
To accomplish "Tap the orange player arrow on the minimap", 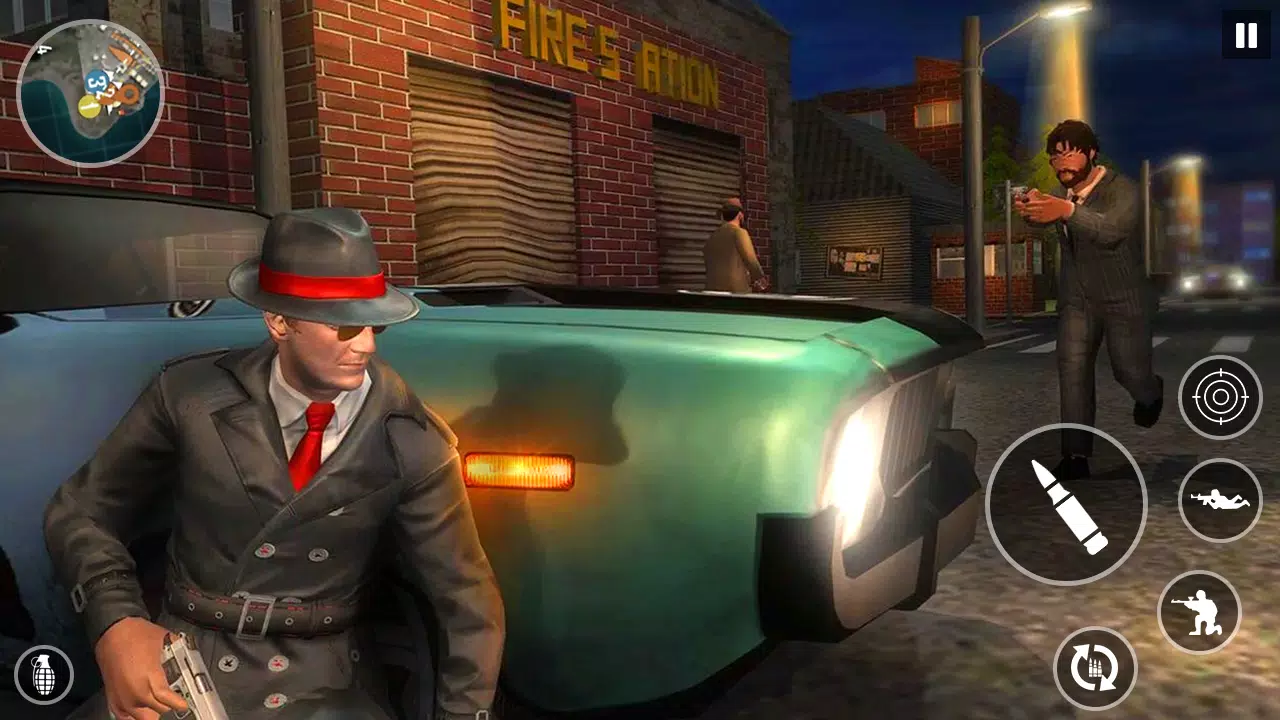I will (x=130, y=94).
